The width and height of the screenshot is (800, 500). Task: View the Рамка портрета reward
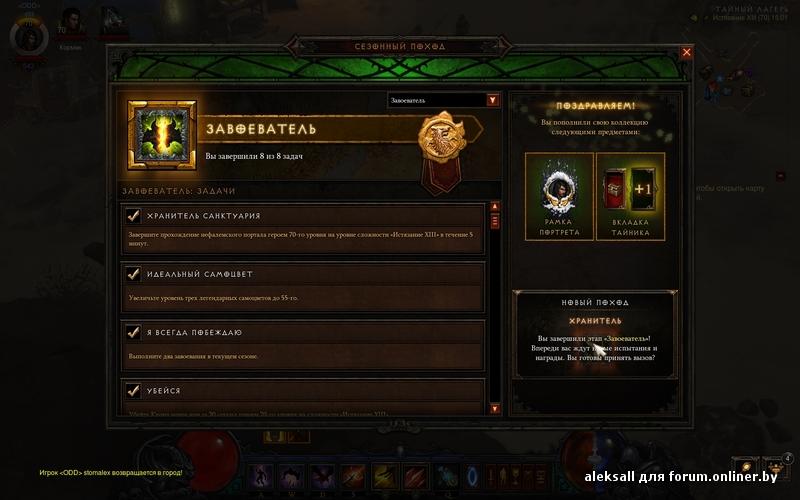point(560,196)
